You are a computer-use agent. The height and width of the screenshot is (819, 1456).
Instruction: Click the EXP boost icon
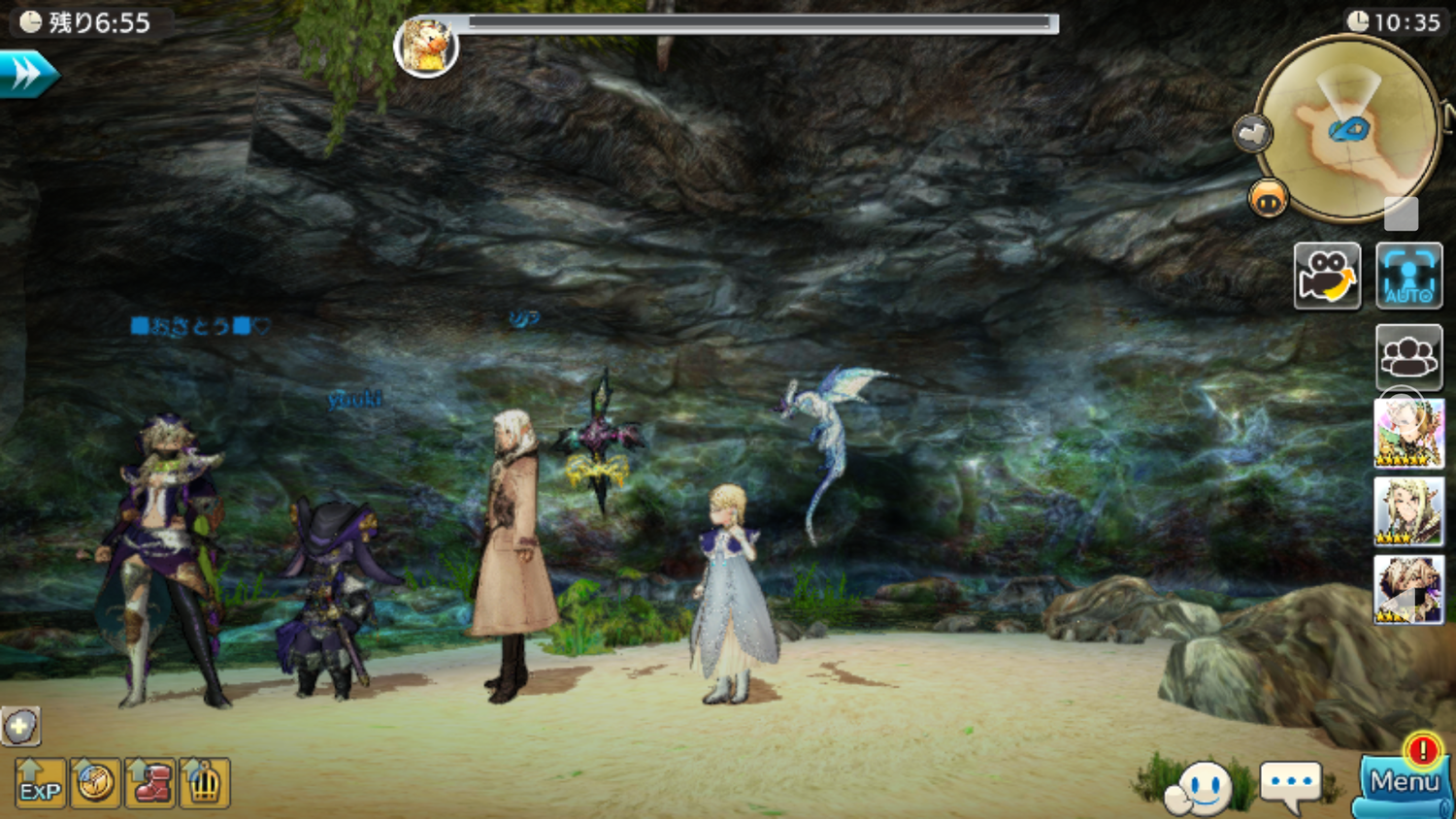pos(40,783)
